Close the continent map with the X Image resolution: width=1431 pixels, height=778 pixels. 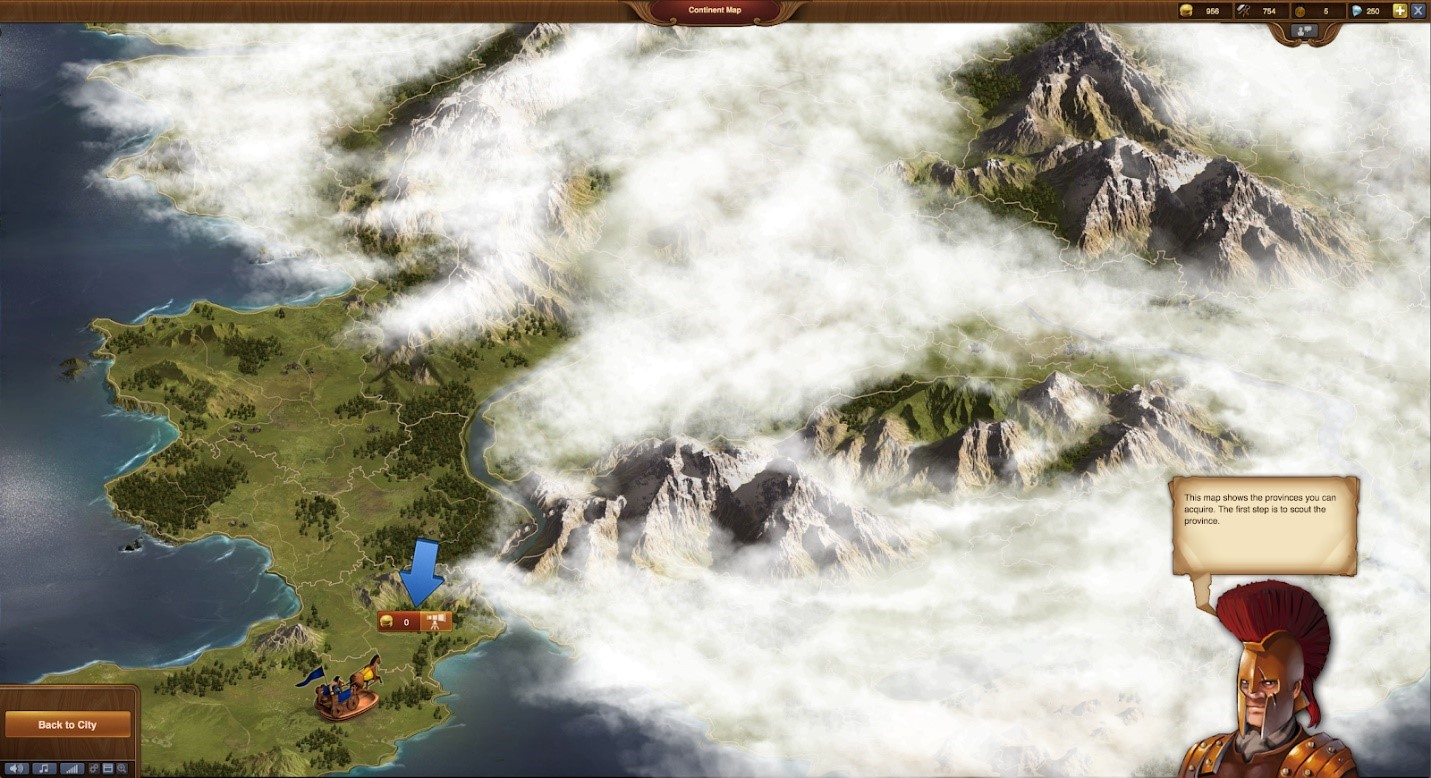pos(1419,11)
